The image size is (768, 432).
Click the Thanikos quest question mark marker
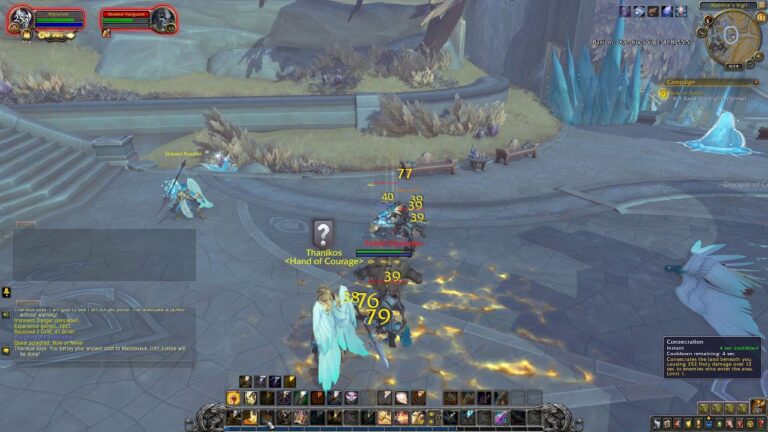coord(322,233)
